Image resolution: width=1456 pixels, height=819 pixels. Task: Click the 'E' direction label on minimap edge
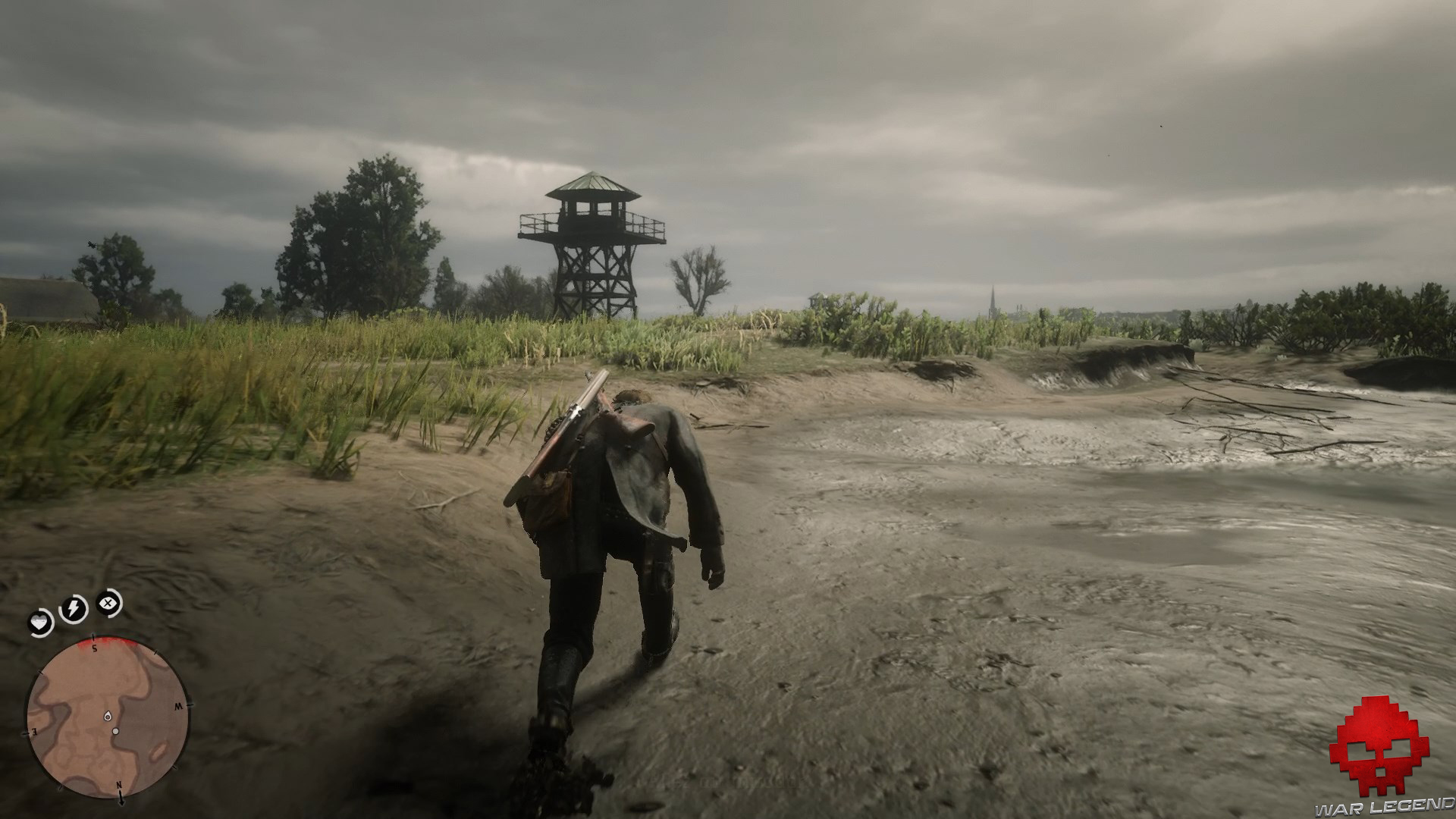[x=33, y=732]
